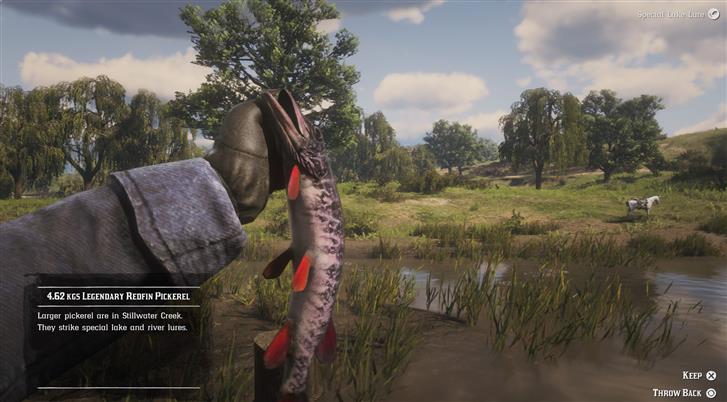
Task: Select the Special Lake Lure indicator icon
Action: (x=713, y=14)
